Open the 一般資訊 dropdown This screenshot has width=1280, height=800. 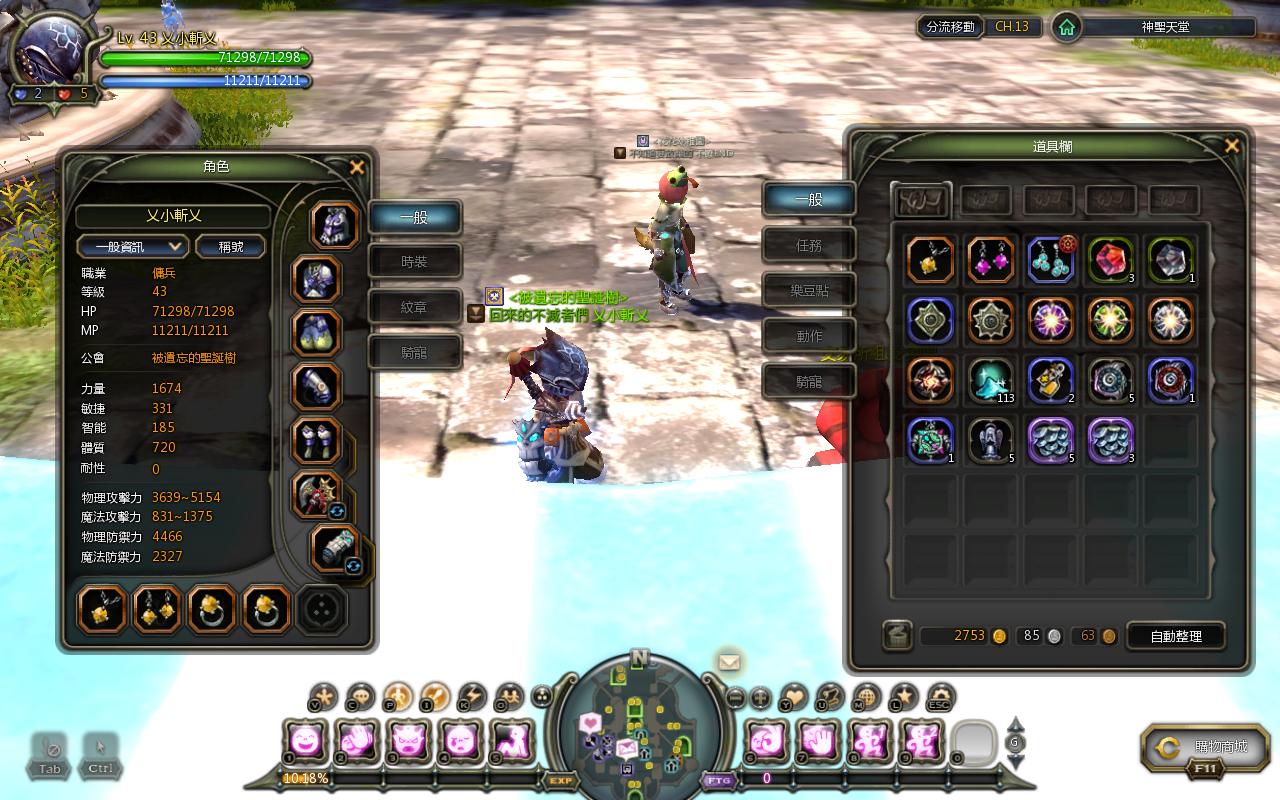pos(133,246)
